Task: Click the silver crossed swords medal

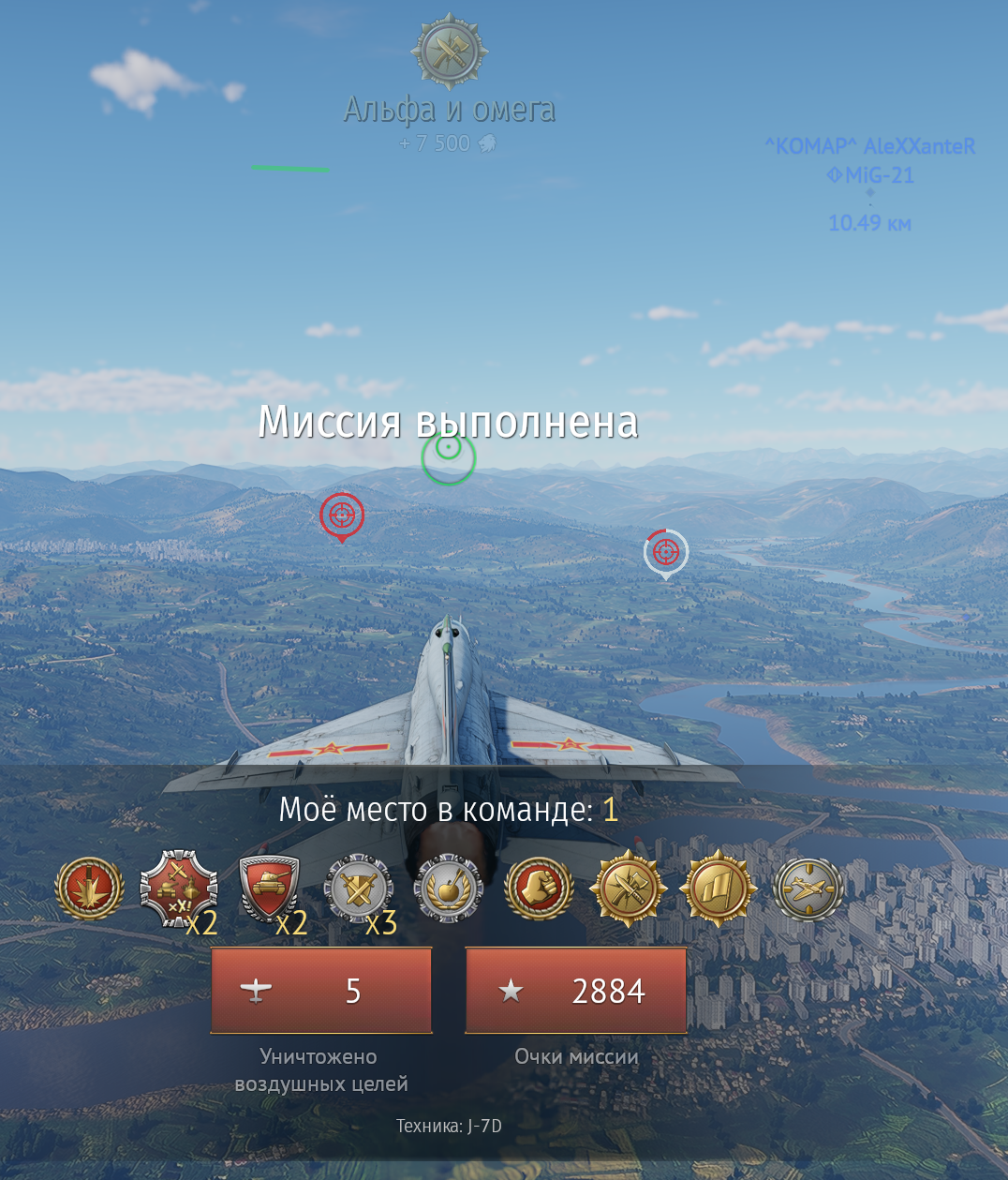Action: pyautogui.click(x=358, y=888)
